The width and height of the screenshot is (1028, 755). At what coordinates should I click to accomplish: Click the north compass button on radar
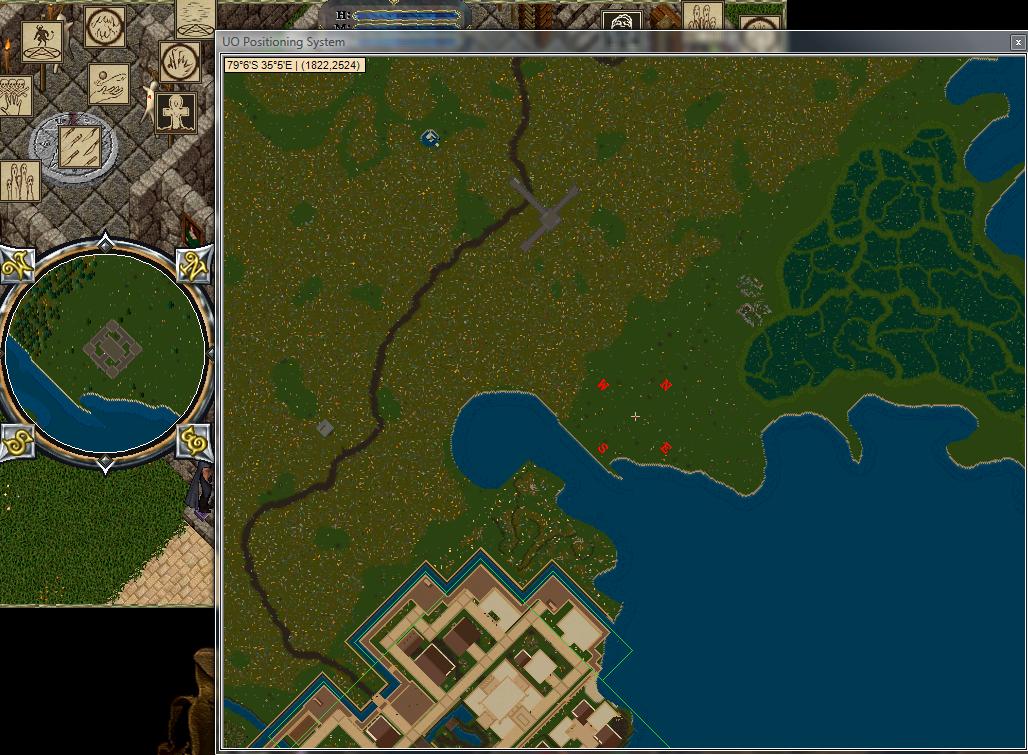pos(193,264)
